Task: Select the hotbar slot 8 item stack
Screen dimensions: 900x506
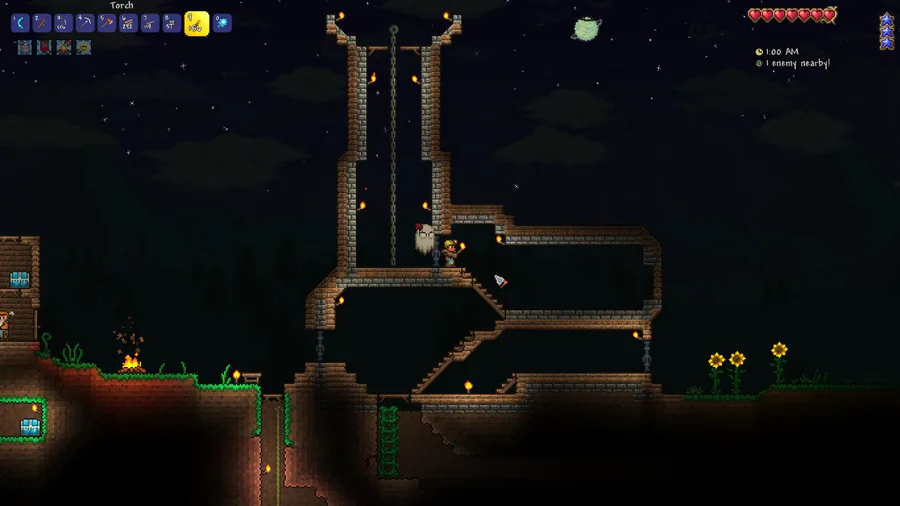Action: point(171,23)
